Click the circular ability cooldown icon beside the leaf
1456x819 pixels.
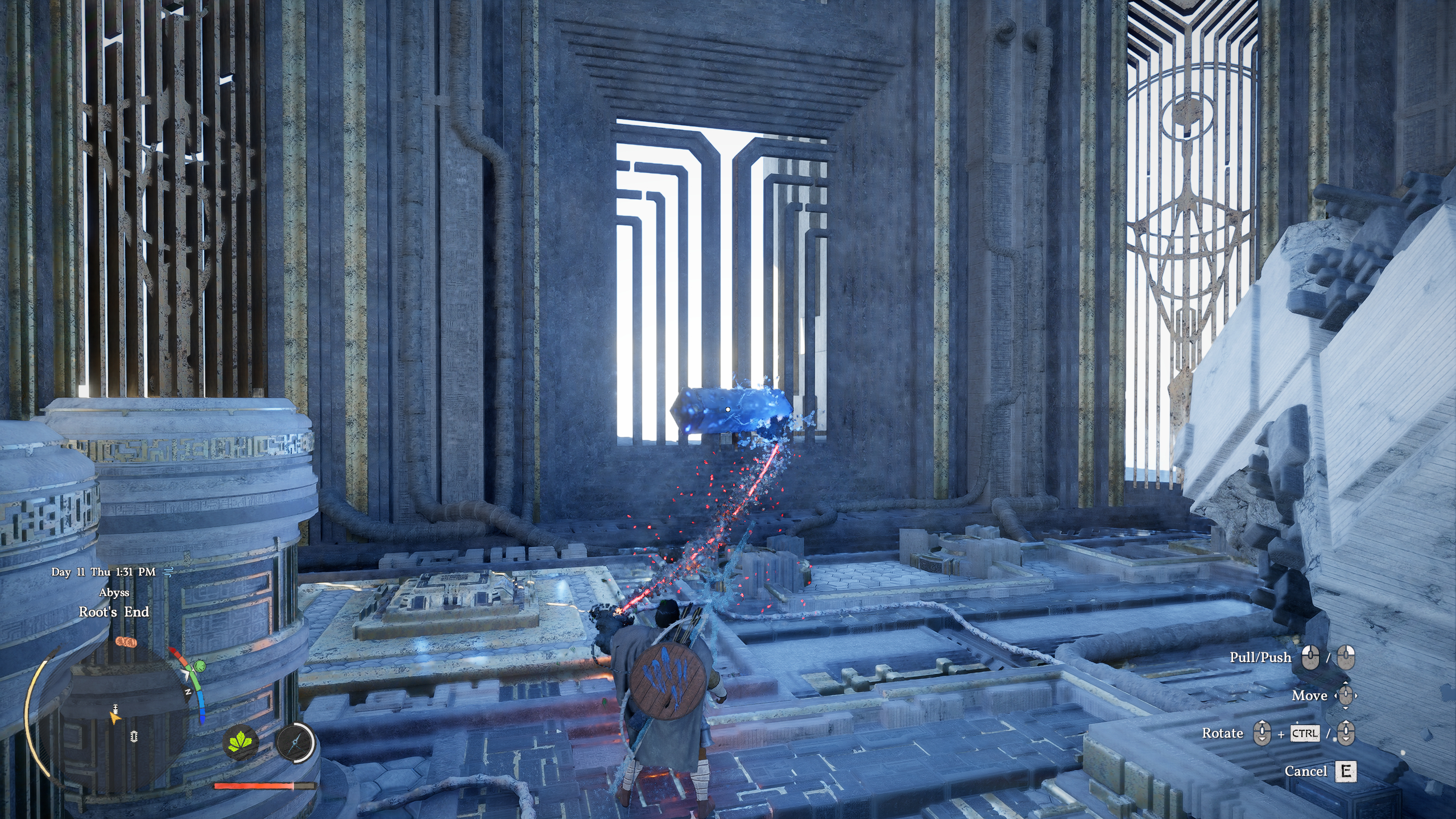point(295,743)
